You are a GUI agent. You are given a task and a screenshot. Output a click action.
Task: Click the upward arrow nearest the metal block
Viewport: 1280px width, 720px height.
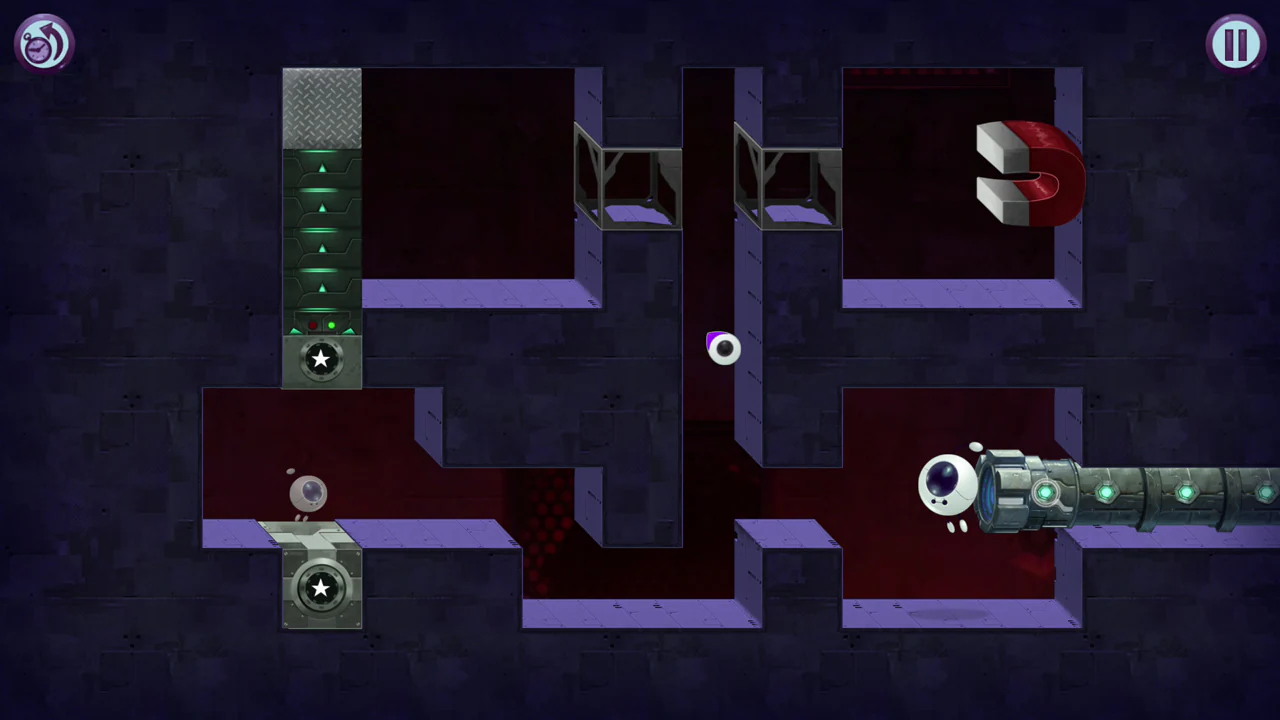321,168
